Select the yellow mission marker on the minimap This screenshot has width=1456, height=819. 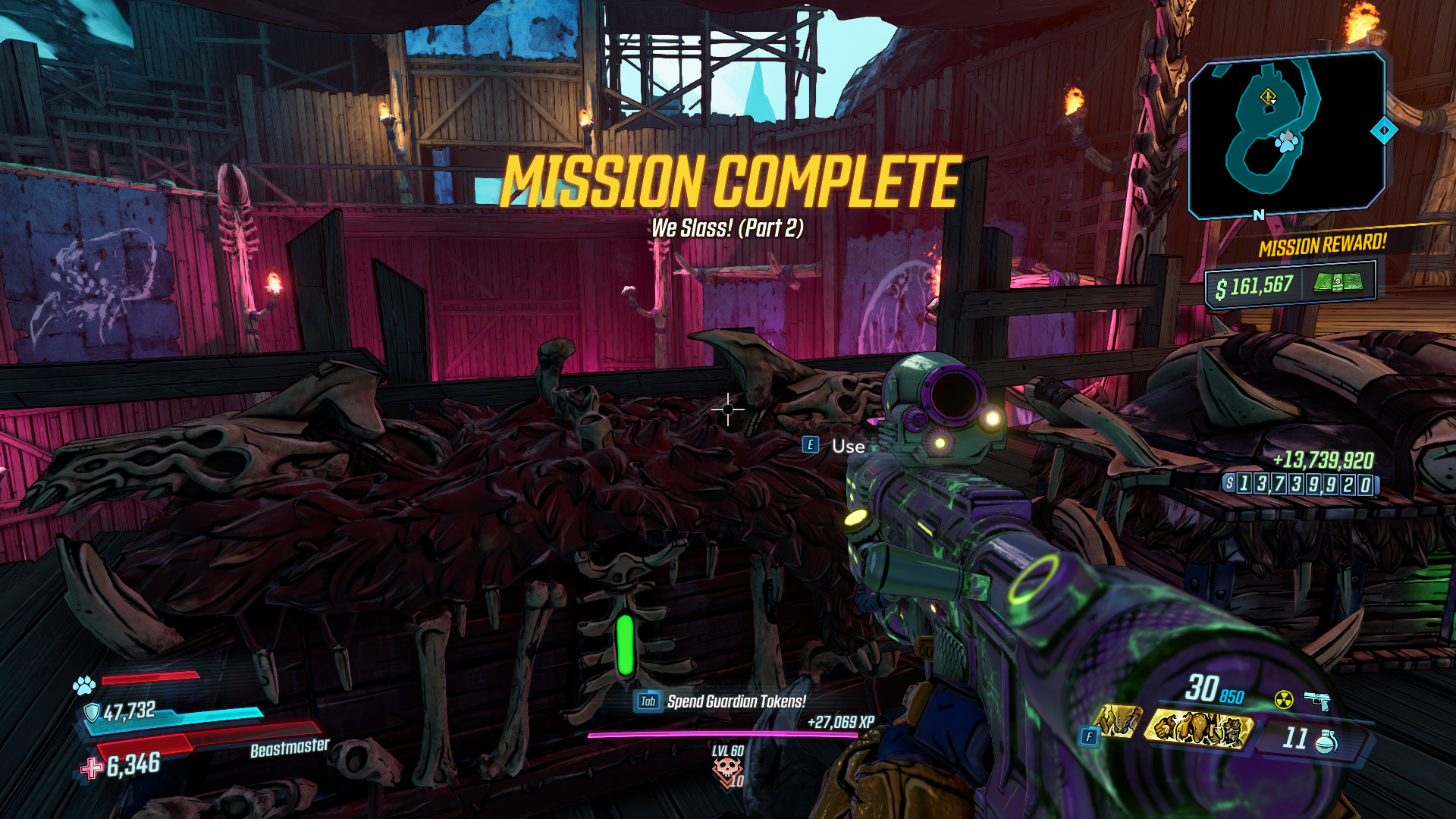tap(1268, 96)
